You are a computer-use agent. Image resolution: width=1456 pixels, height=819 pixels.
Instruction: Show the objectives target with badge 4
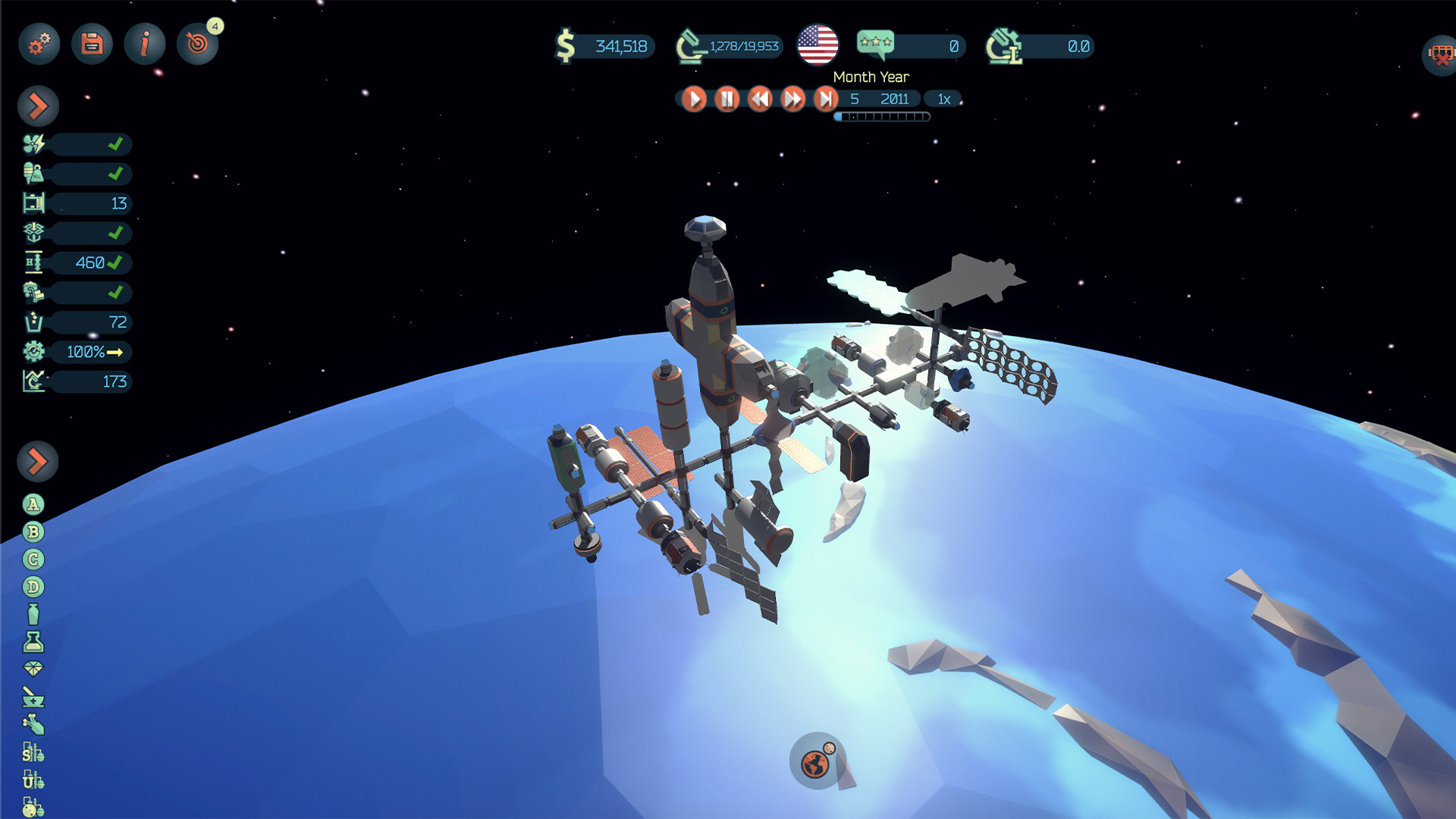tap(197, 44)
